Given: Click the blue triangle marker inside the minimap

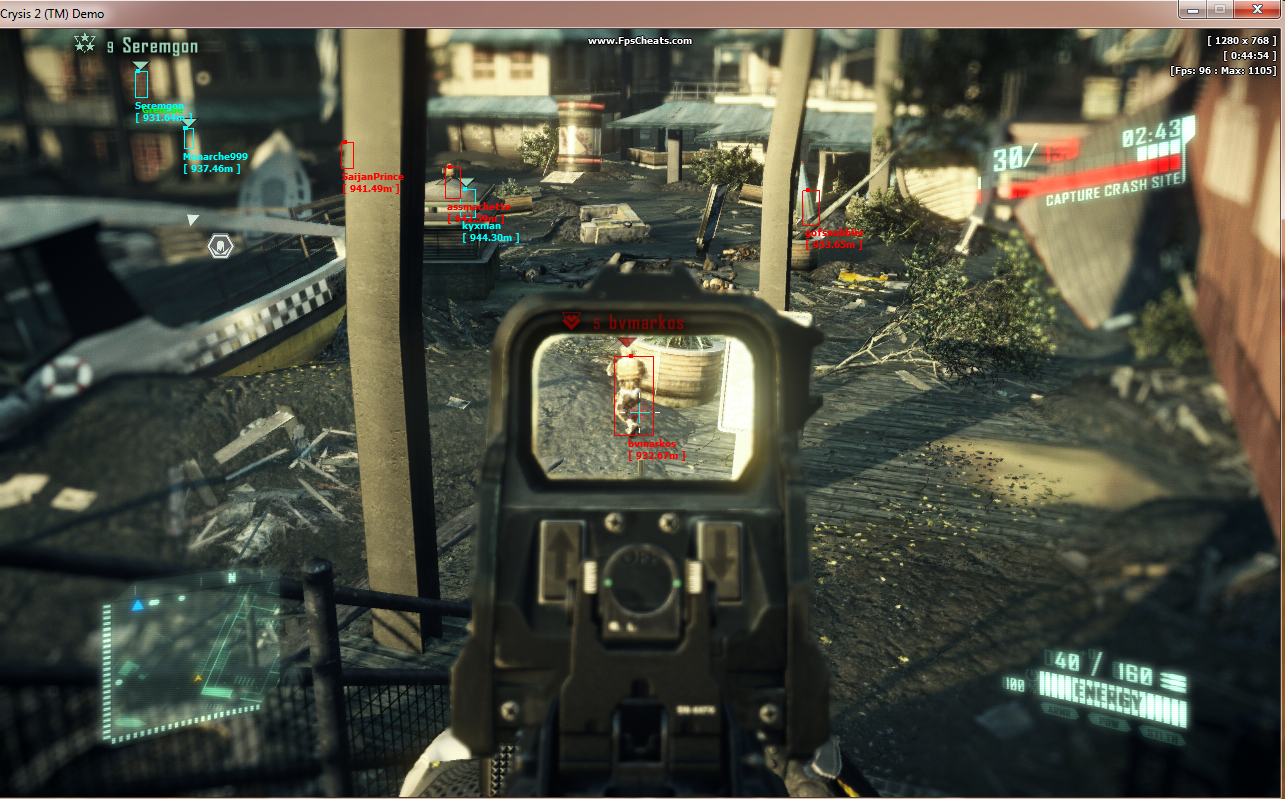Looking at the screenshot, I should tap(137, 604).
